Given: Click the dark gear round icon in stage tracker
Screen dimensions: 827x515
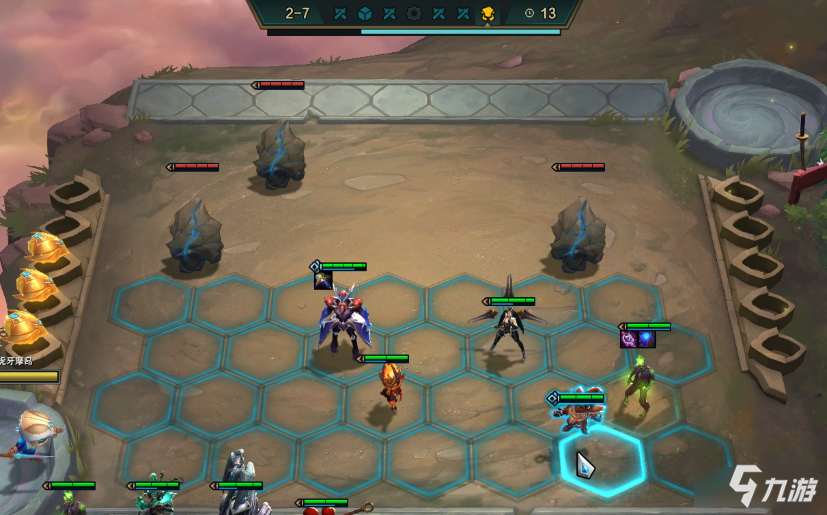Looking at the screenshot, I should [x=414, y=13].
